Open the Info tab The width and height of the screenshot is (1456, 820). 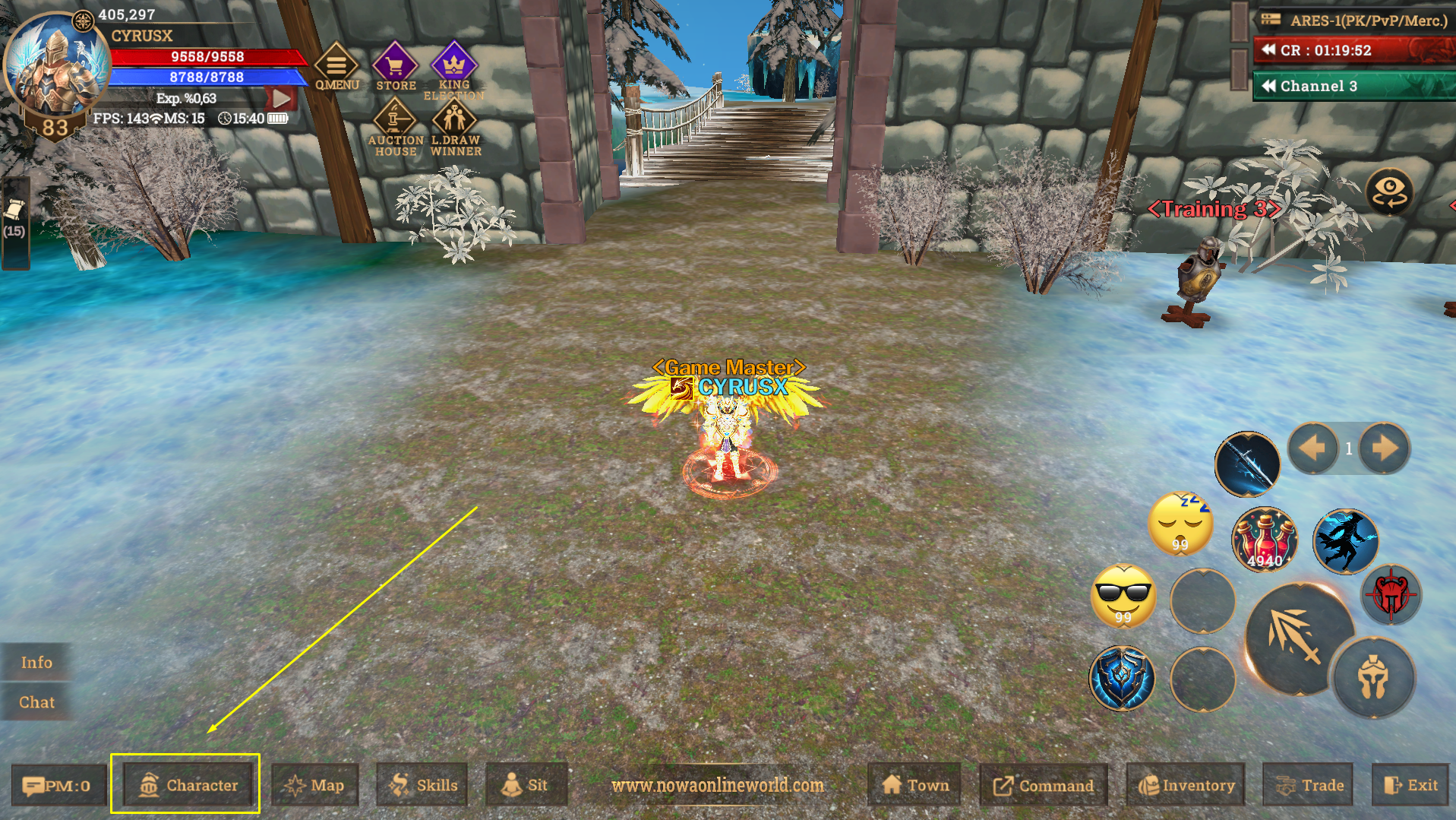tap(36, 662)
